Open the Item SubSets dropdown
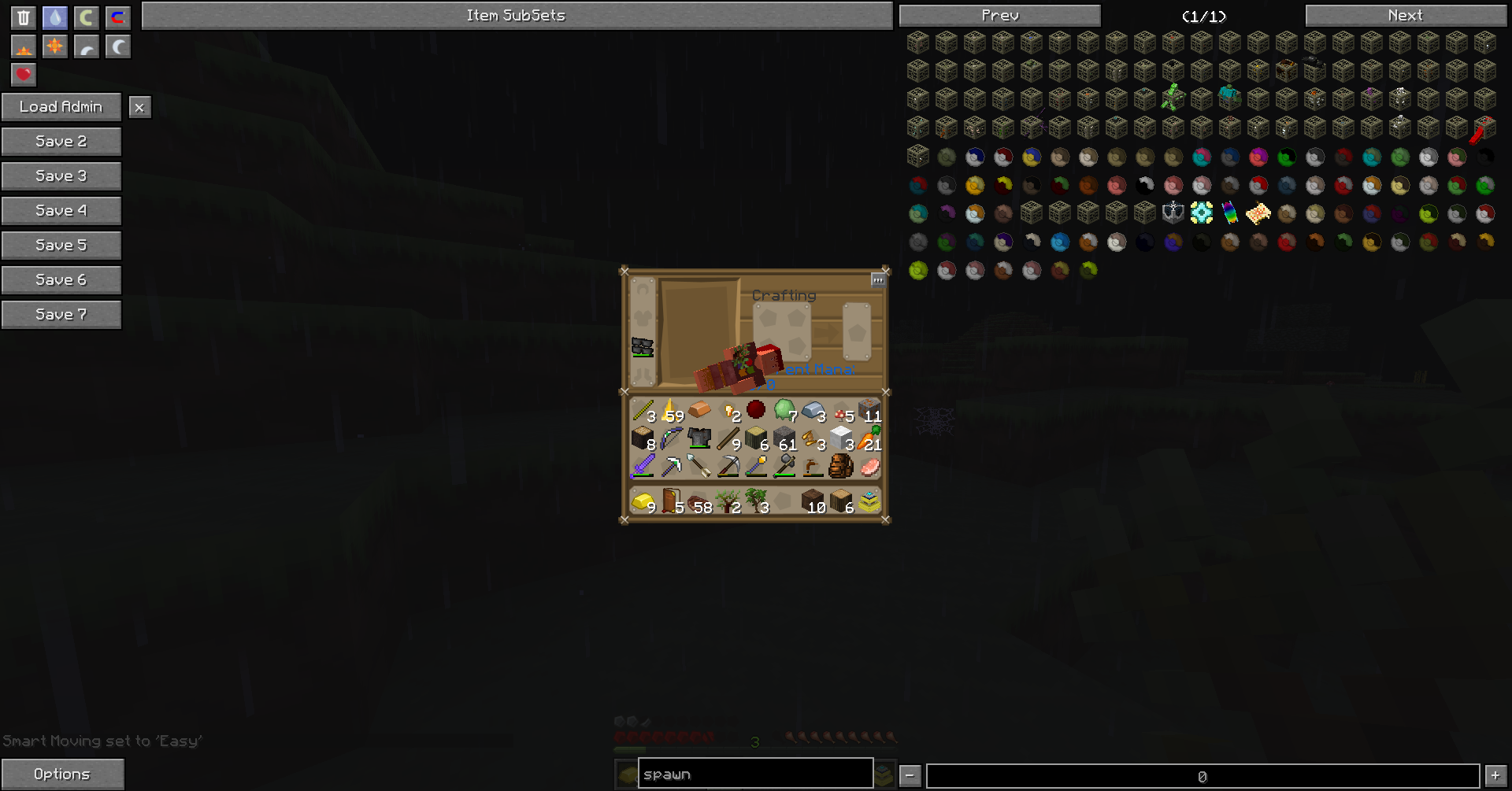 coord(517,16)
